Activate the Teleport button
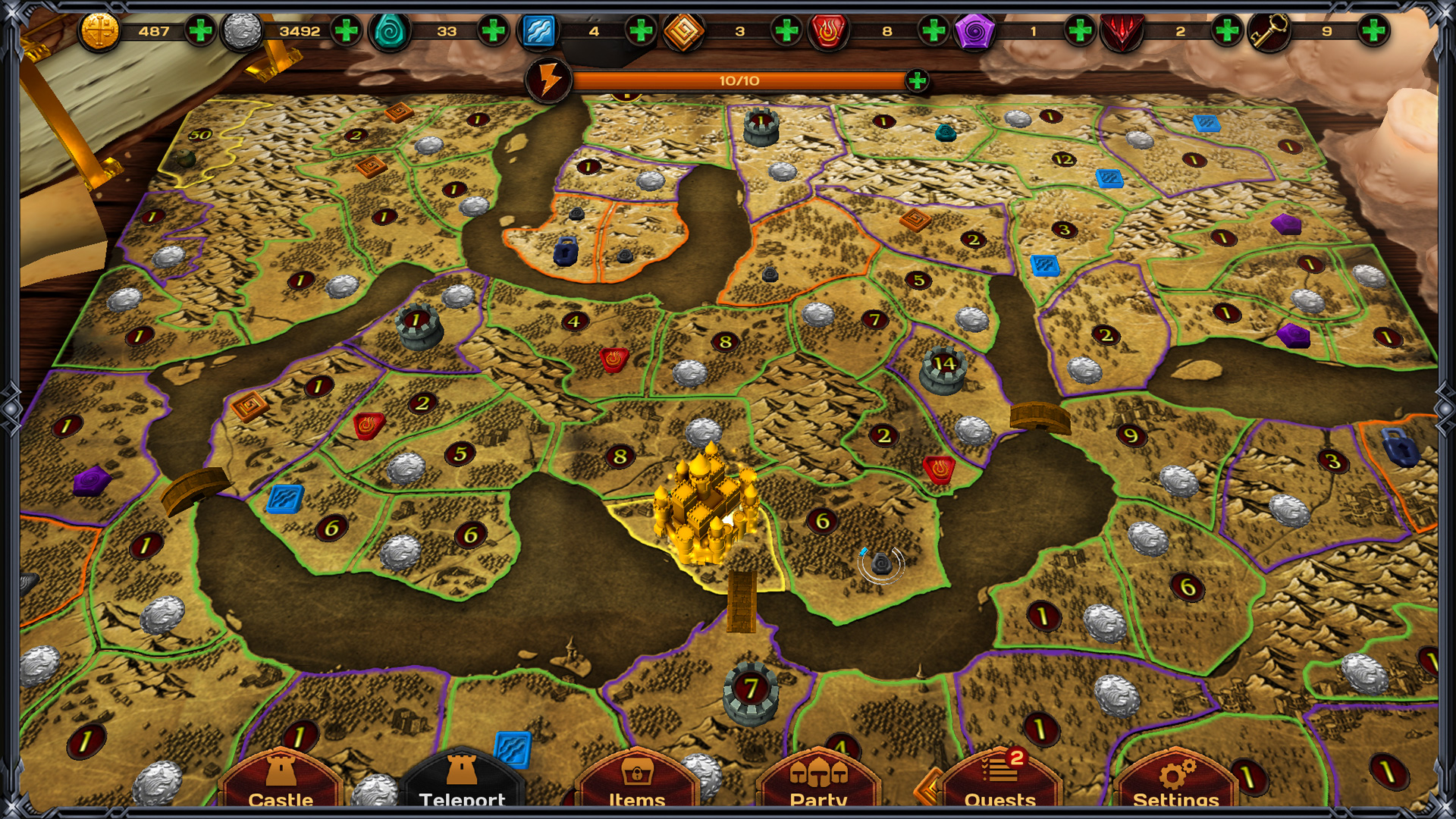 [x=462, y=781]
